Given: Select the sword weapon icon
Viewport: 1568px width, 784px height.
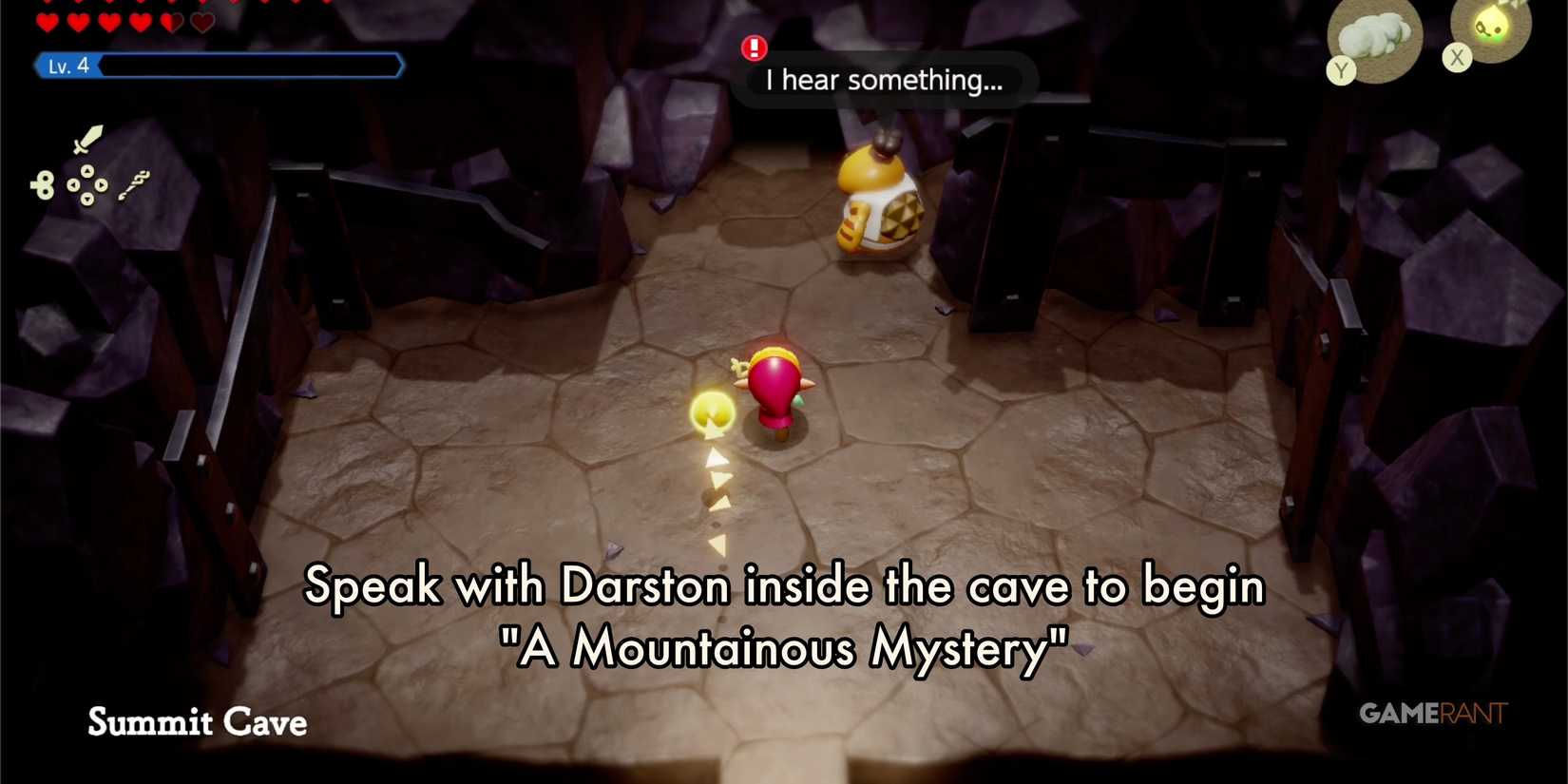Looking at the screenshot, I should (87, 140).
